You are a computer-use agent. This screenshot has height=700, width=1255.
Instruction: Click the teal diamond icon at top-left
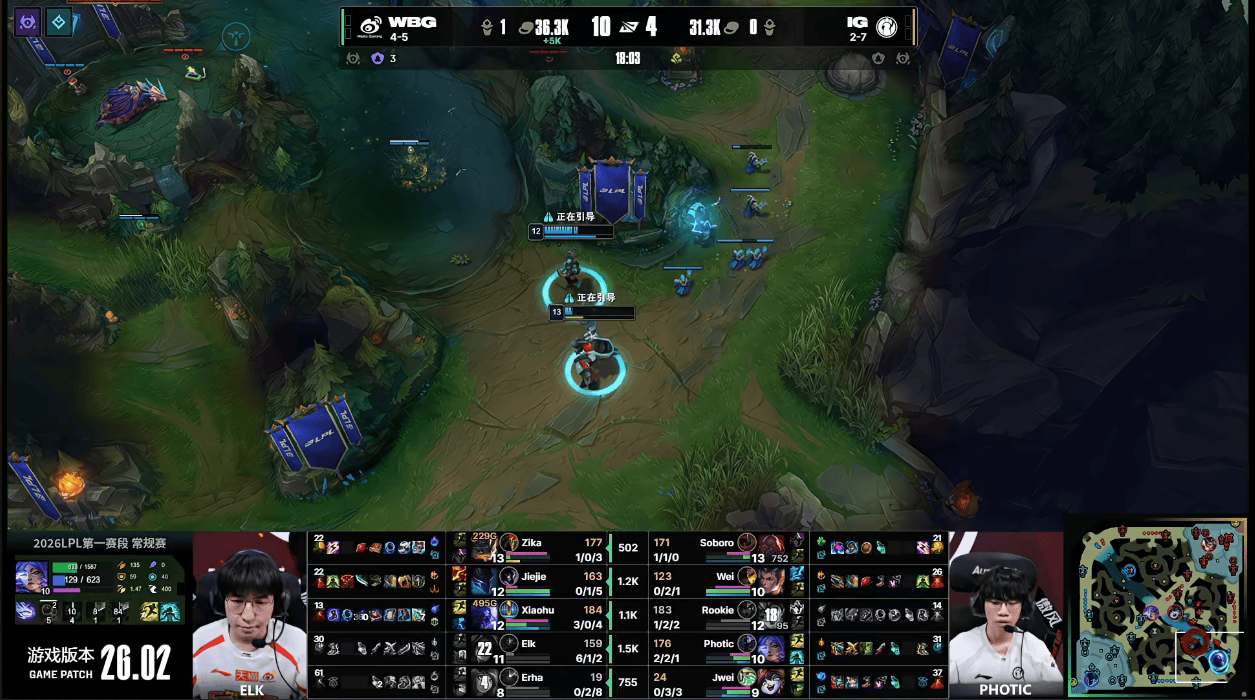click(x=59, y=22)
